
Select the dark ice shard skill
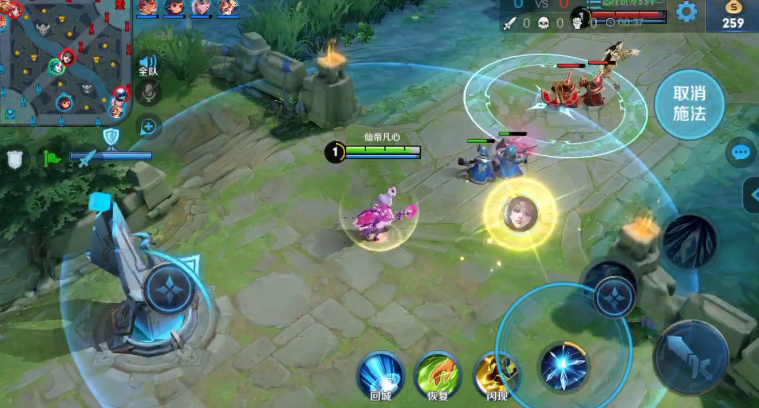click(689, 240)
